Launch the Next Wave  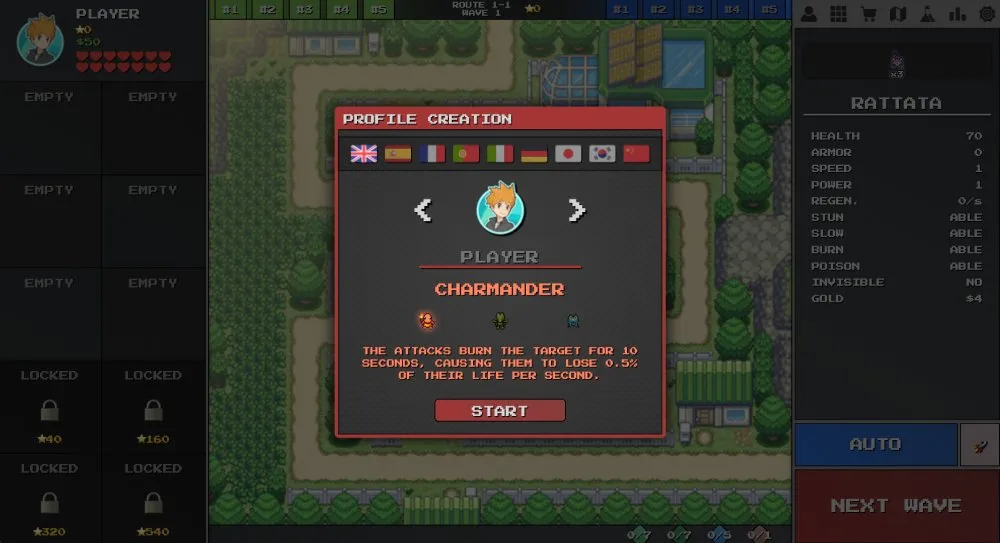click(896, 505)
